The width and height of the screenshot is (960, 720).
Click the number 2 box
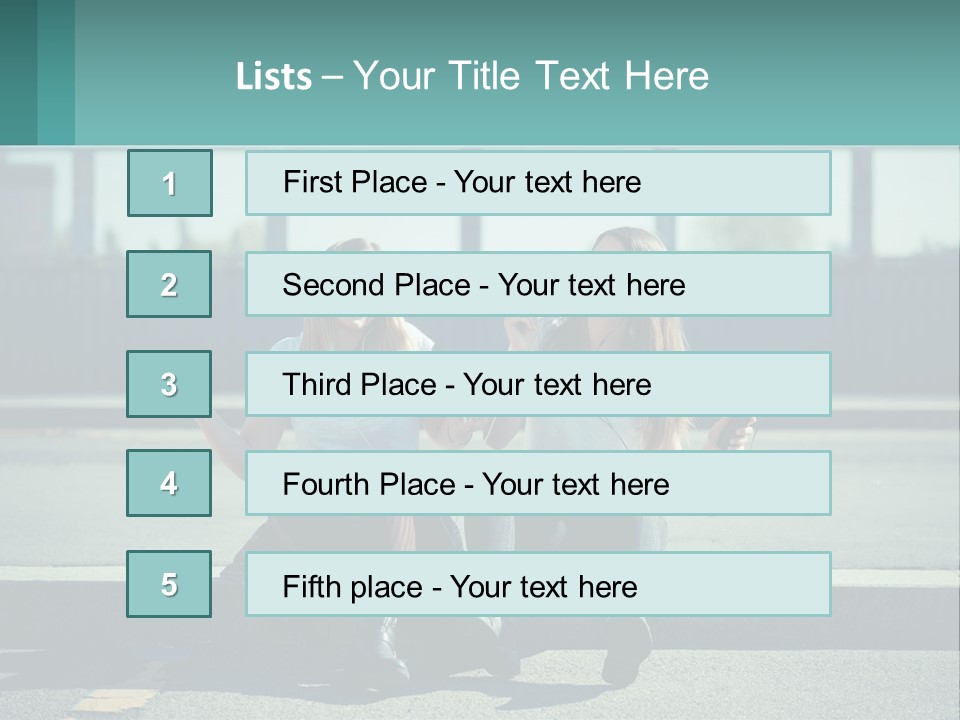point(169,284)
